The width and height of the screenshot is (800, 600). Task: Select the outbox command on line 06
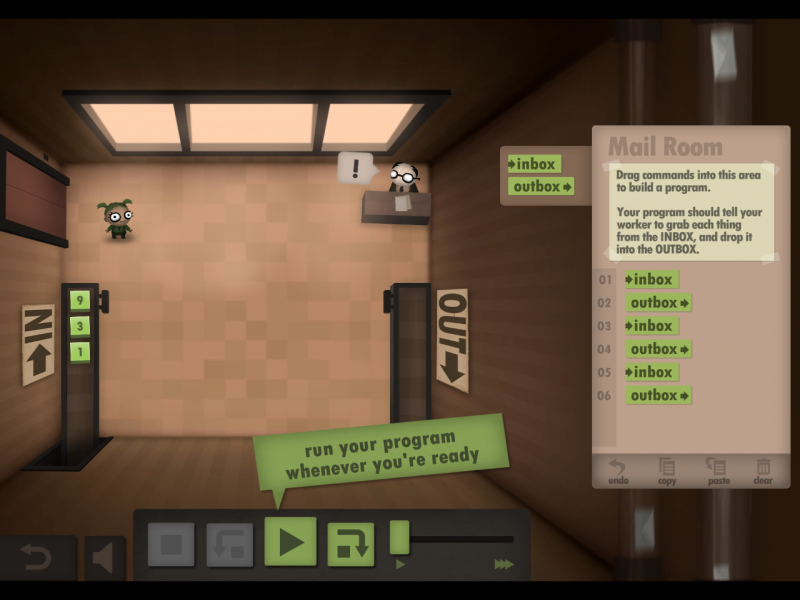point(659,395)
